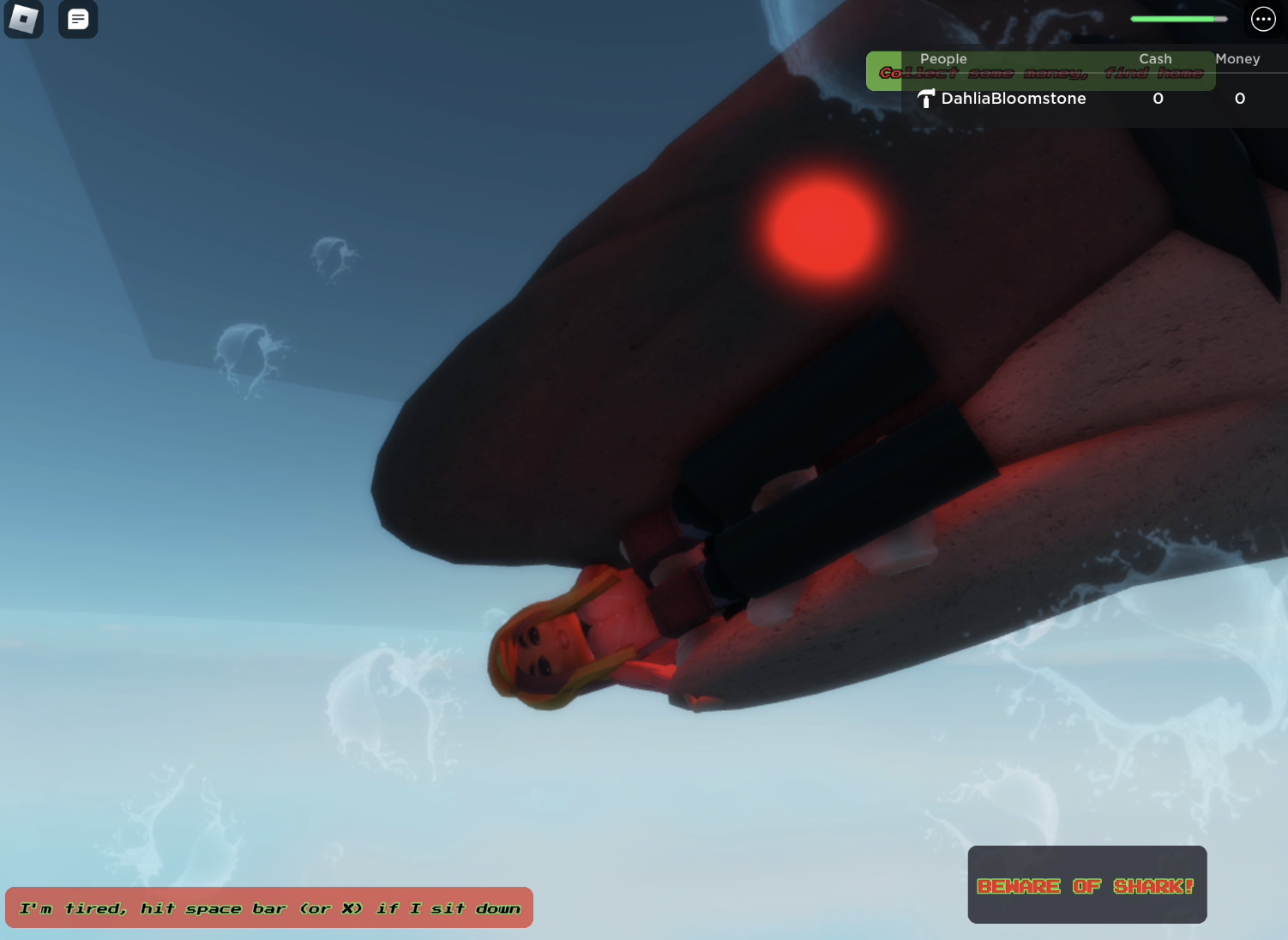Click the "I'm tired" sit down banner
The image size is (1288, 940).
point(269,907)
